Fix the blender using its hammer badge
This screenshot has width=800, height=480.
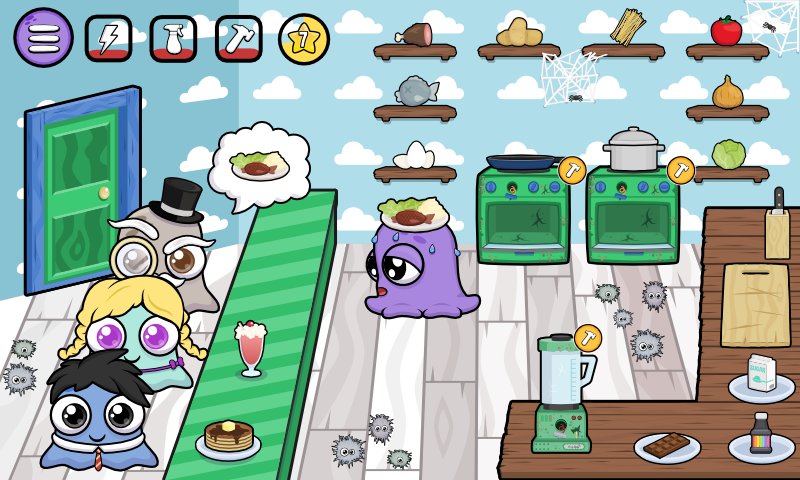(x=588, y=338)
